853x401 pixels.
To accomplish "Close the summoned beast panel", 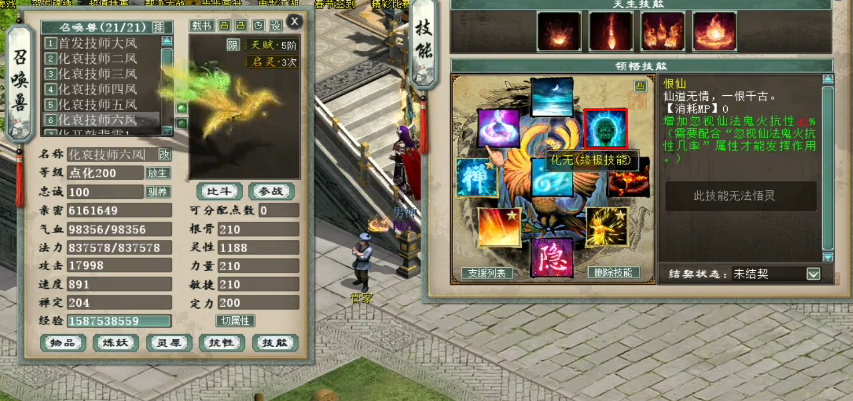I will point(293,21).
